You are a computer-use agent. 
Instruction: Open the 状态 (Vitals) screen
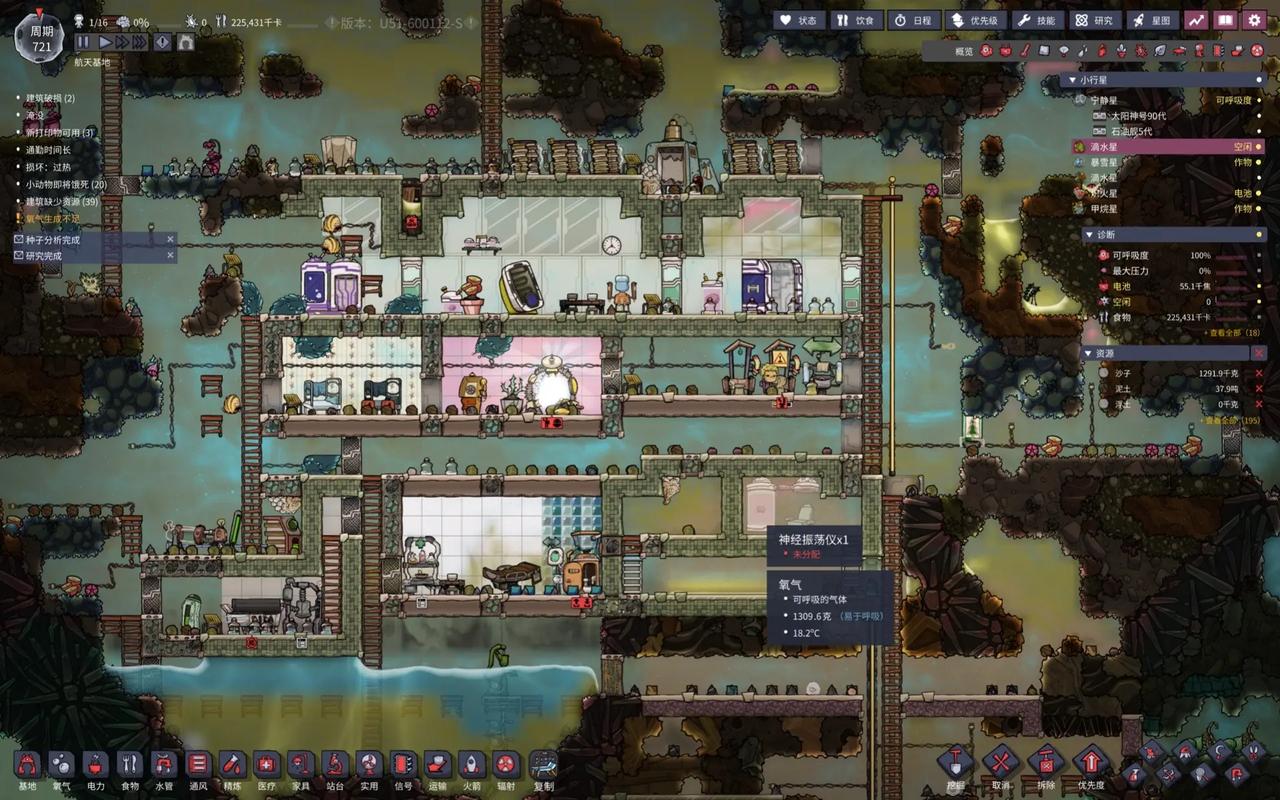pyautogui.click(x=798, y=20)
